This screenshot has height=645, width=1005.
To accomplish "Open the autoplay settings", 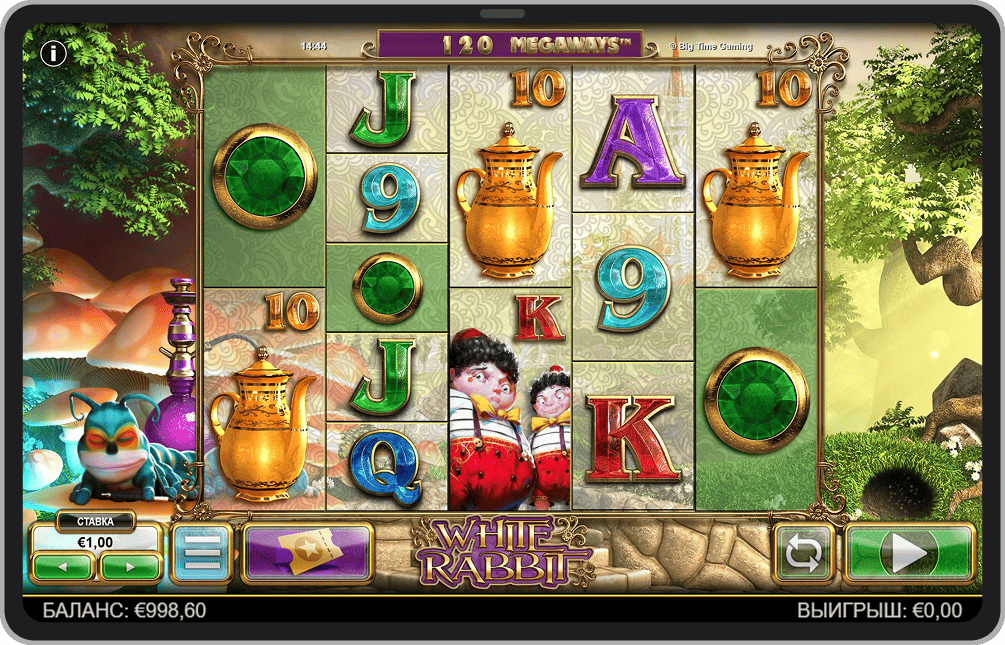I will pos(804,552).
